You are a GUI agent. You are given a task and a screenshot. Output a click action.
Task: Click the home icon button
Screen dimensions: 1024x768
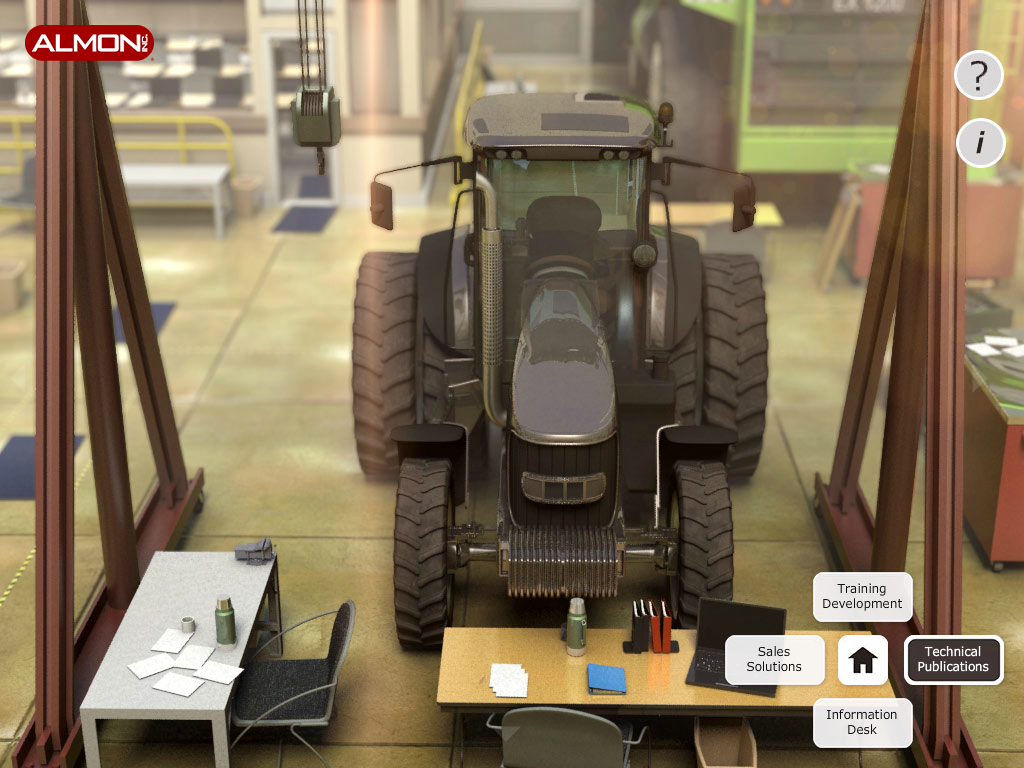point(862,660)
